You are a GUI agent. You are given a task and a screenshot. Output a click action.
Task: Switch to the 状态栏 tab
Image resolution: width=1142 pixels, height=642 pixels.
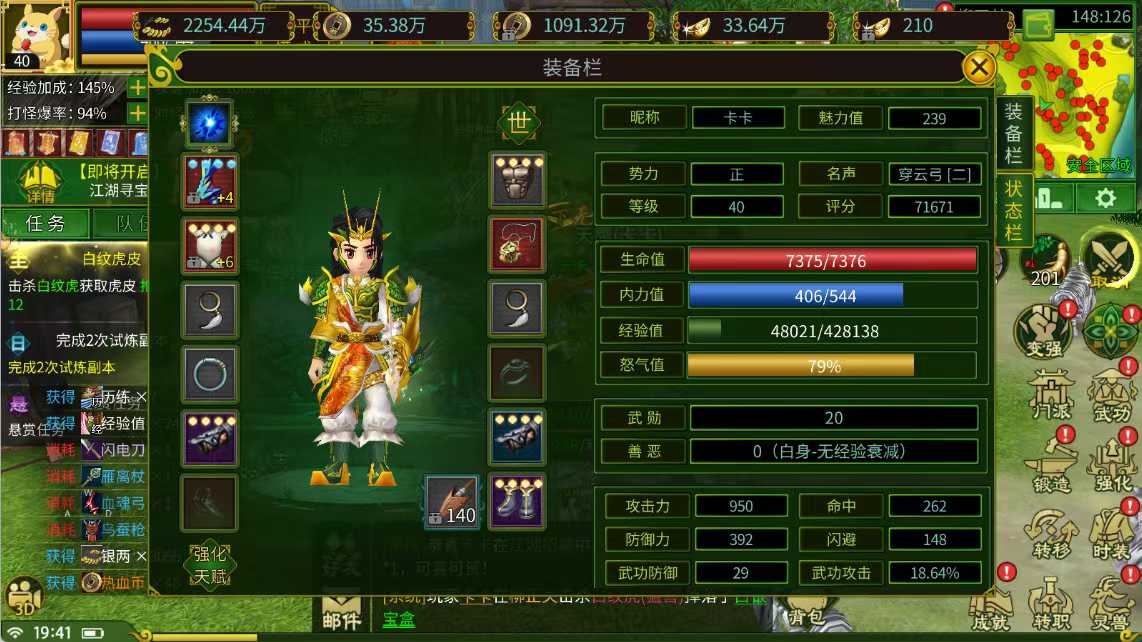[1013, 211]
